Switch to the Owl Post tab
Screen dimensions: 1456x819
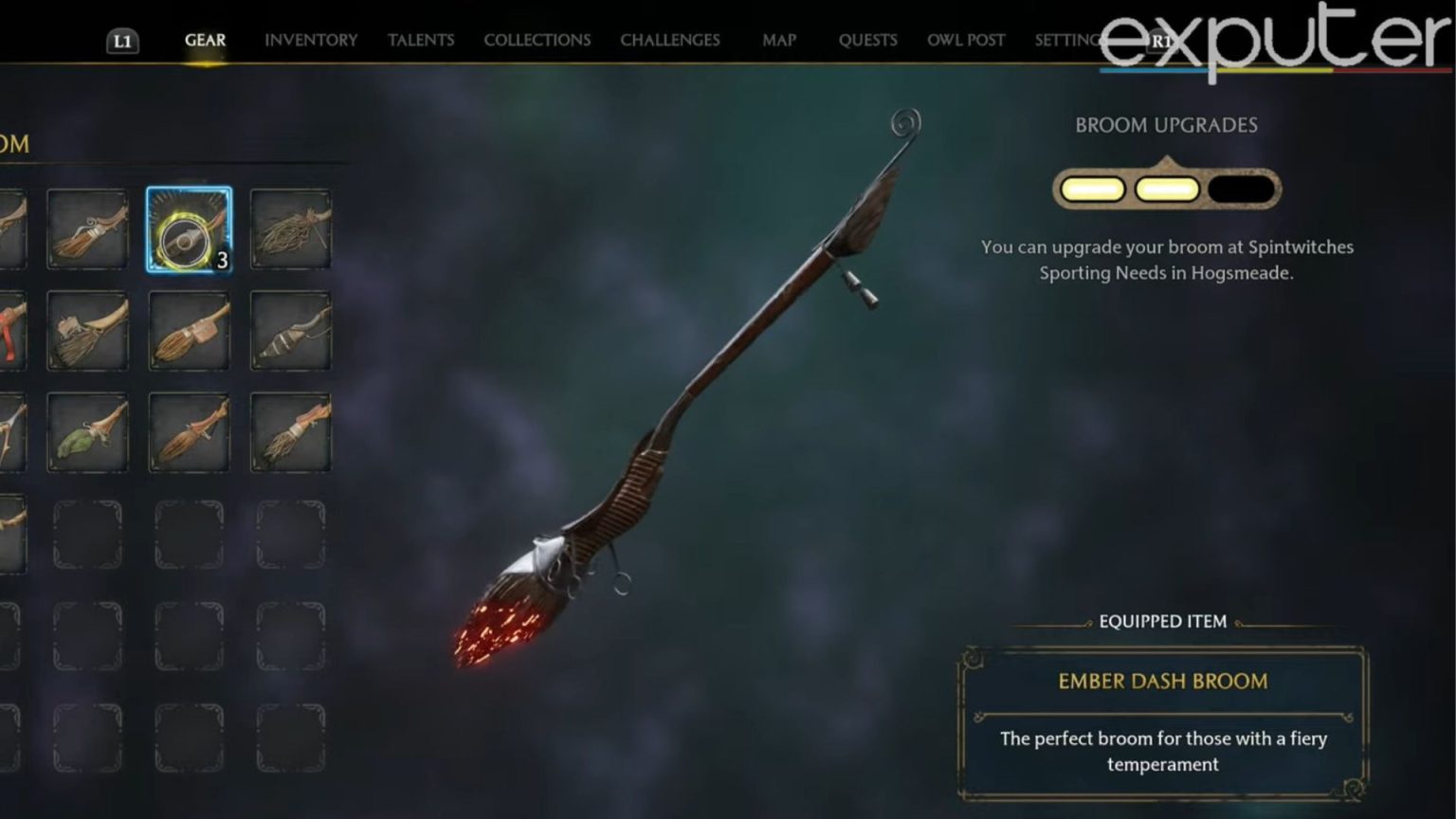(965, 40)
